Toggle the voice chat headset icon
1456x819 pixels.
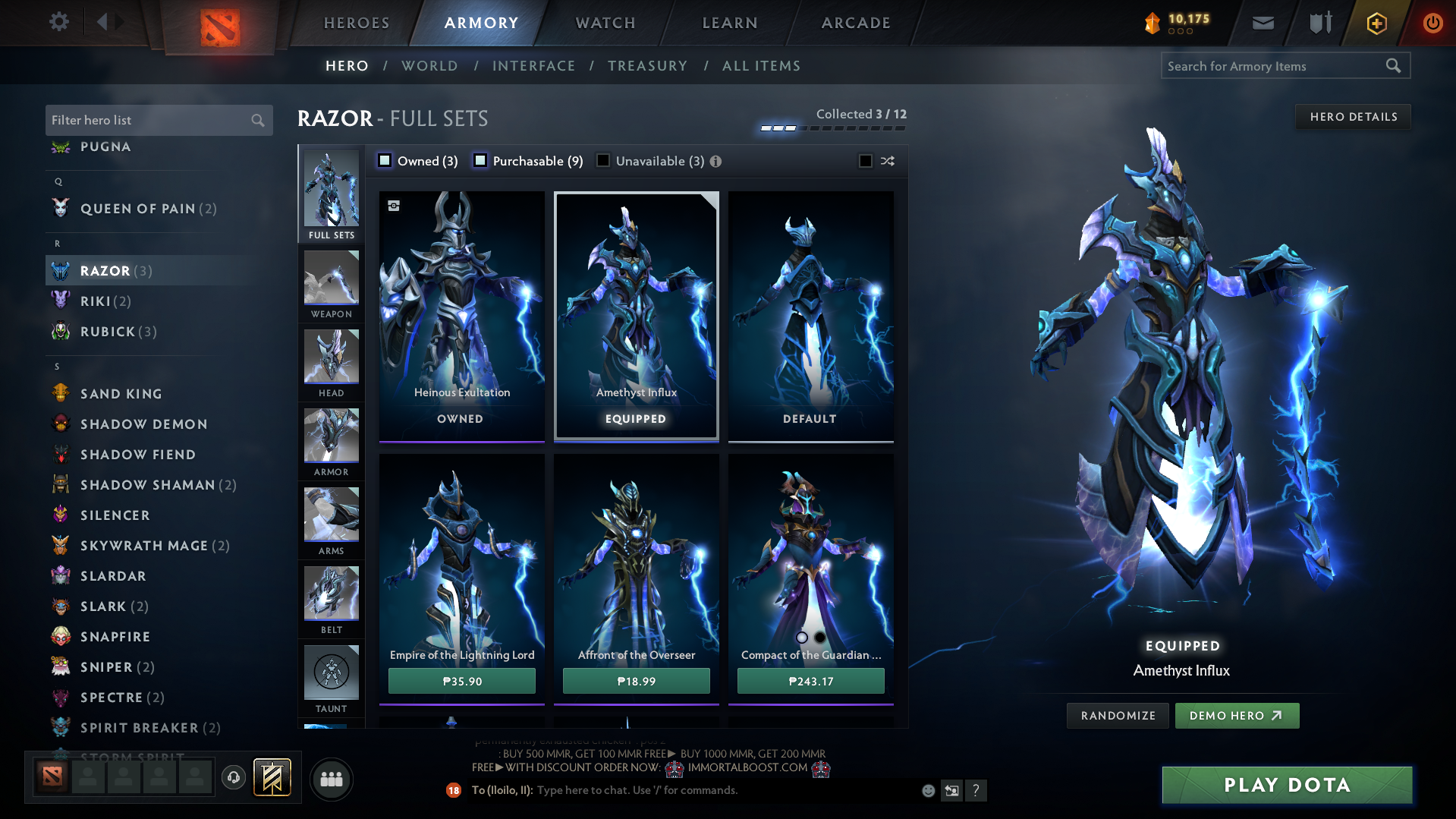click(x=233, y=778)
